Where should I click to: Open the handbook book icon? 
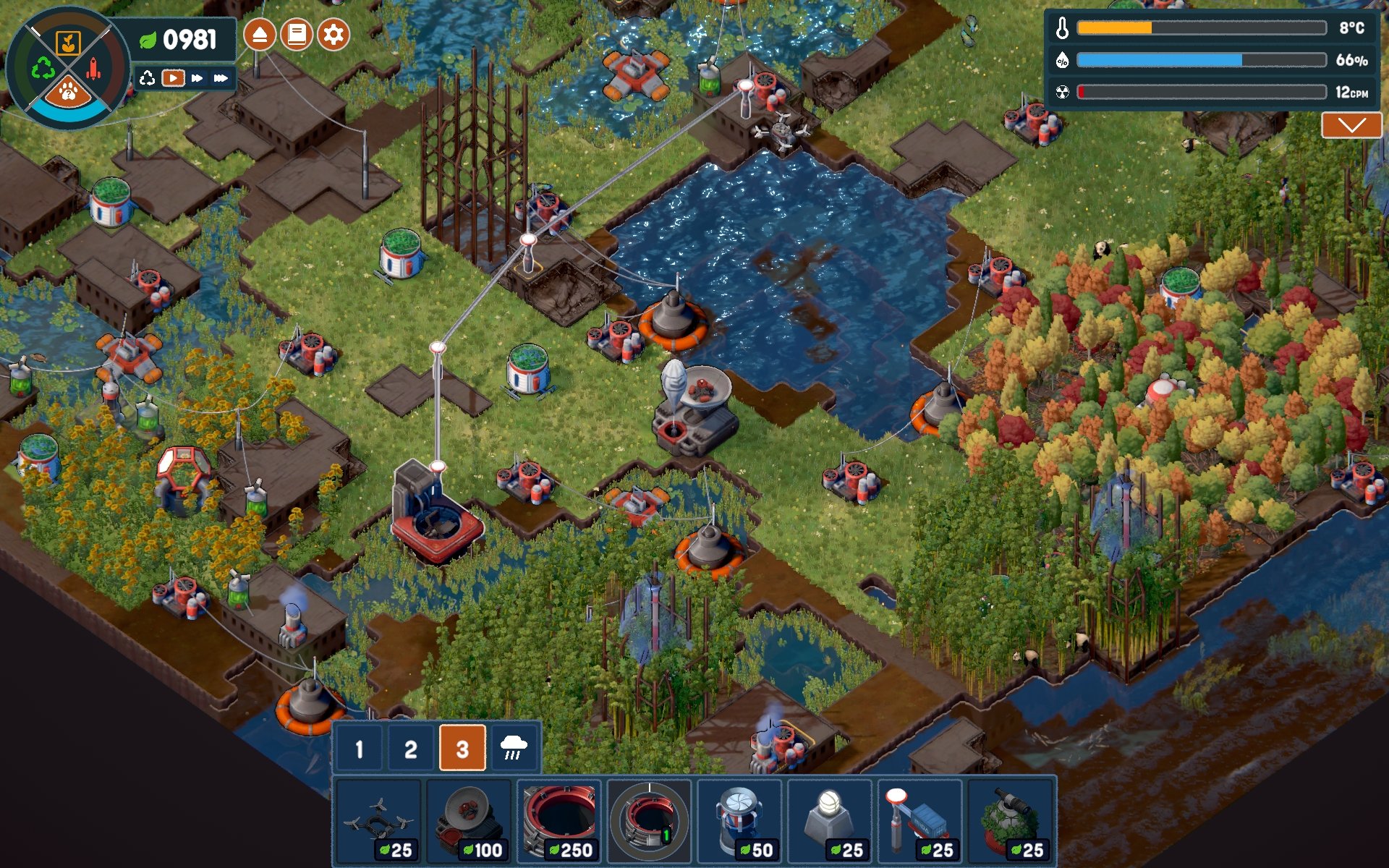click(x=297, y=35)
